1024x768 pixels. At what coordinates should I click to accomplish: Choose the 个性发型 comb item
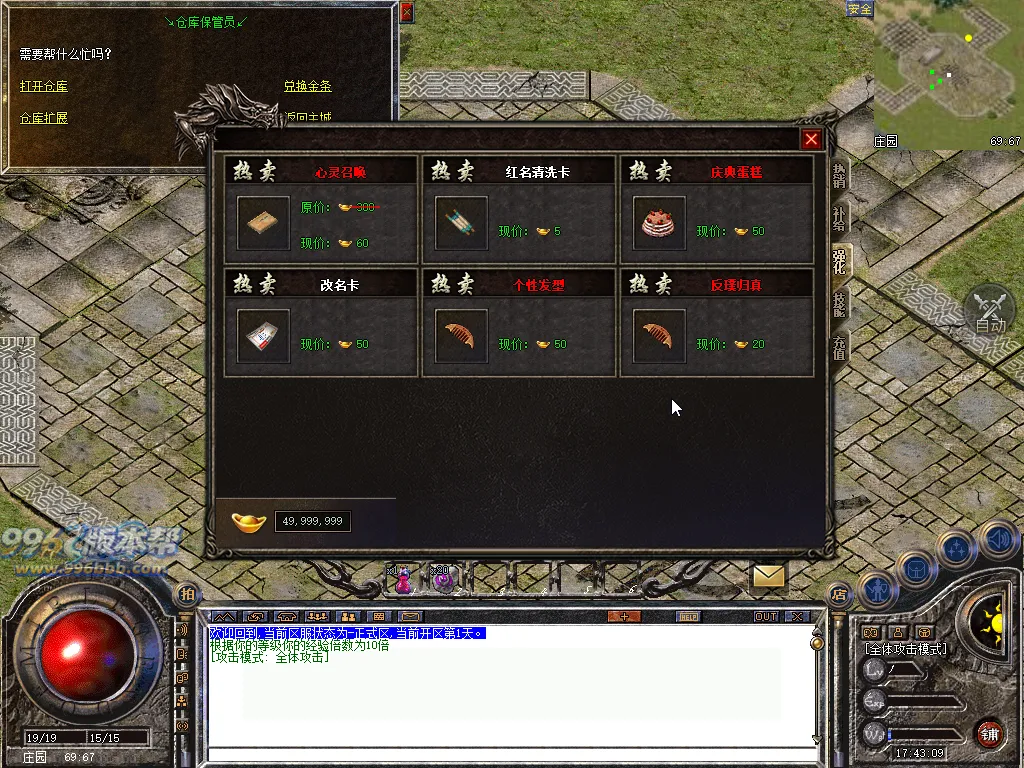point(462,336)
